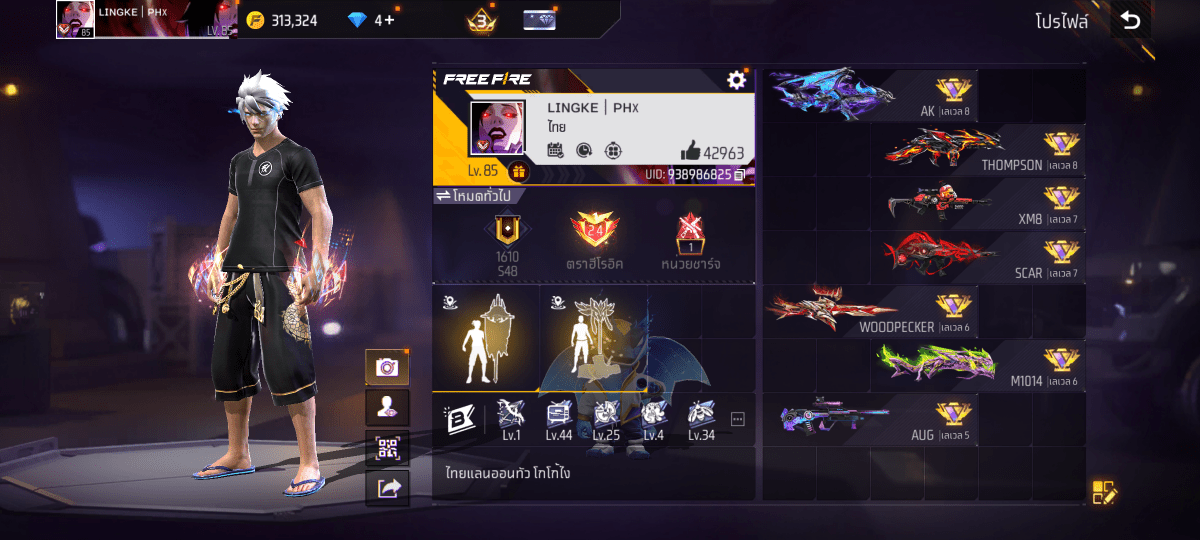Go back using the return arrow button

coord(1130,20)
